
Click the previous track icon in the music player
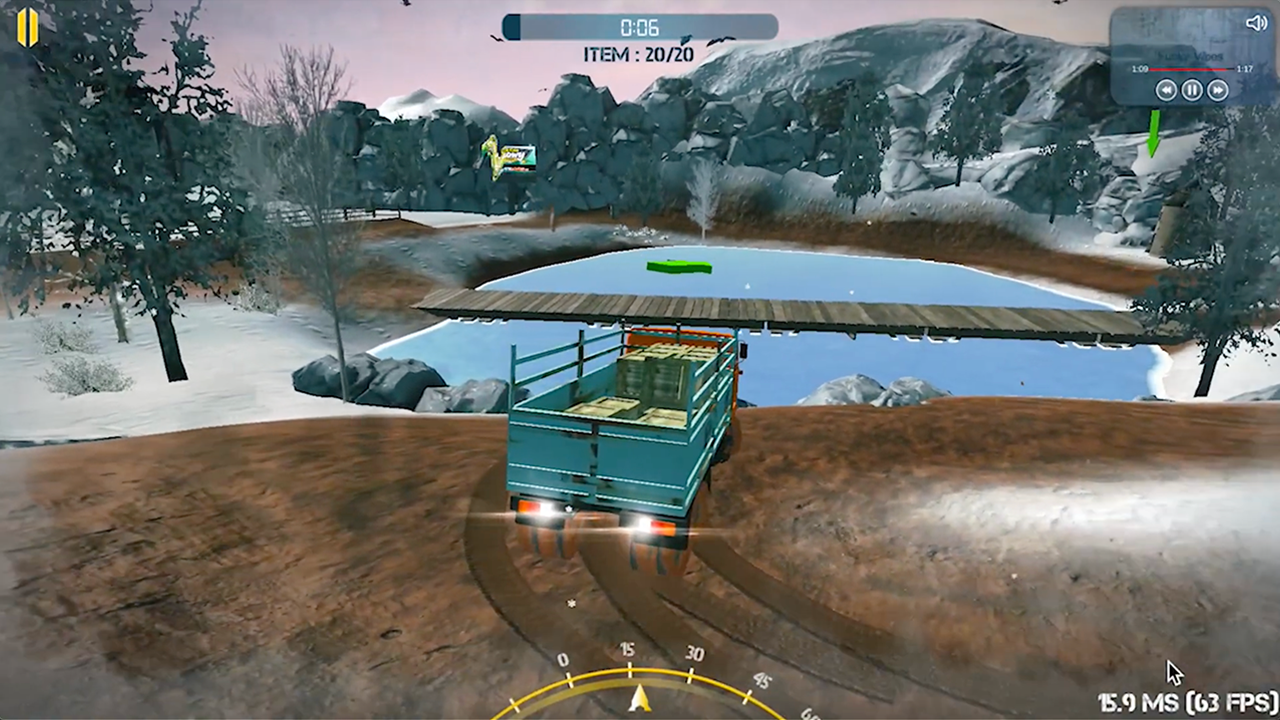tap(1167, 90)
